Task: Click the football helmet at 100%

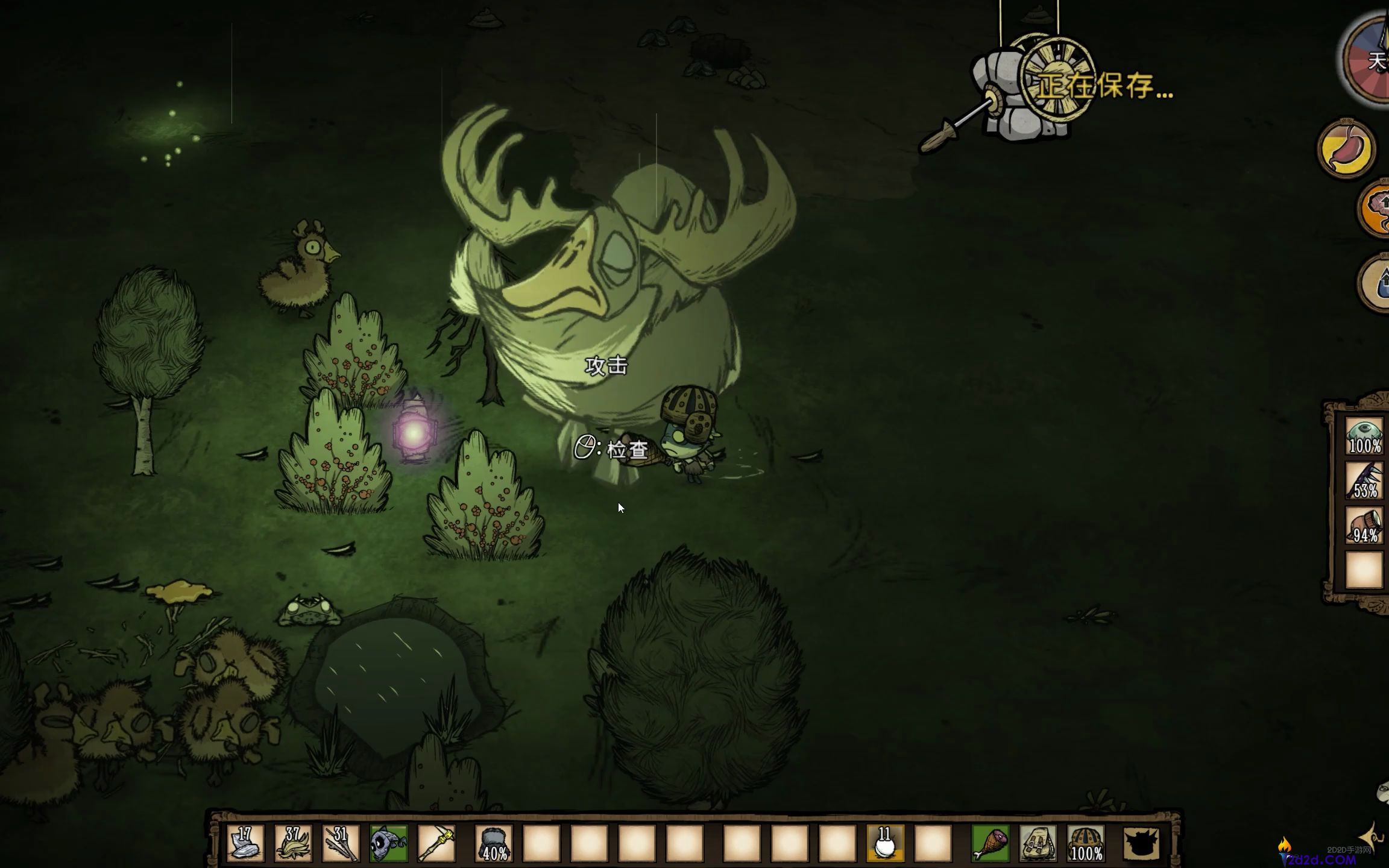Action: tap(1086, 843)
